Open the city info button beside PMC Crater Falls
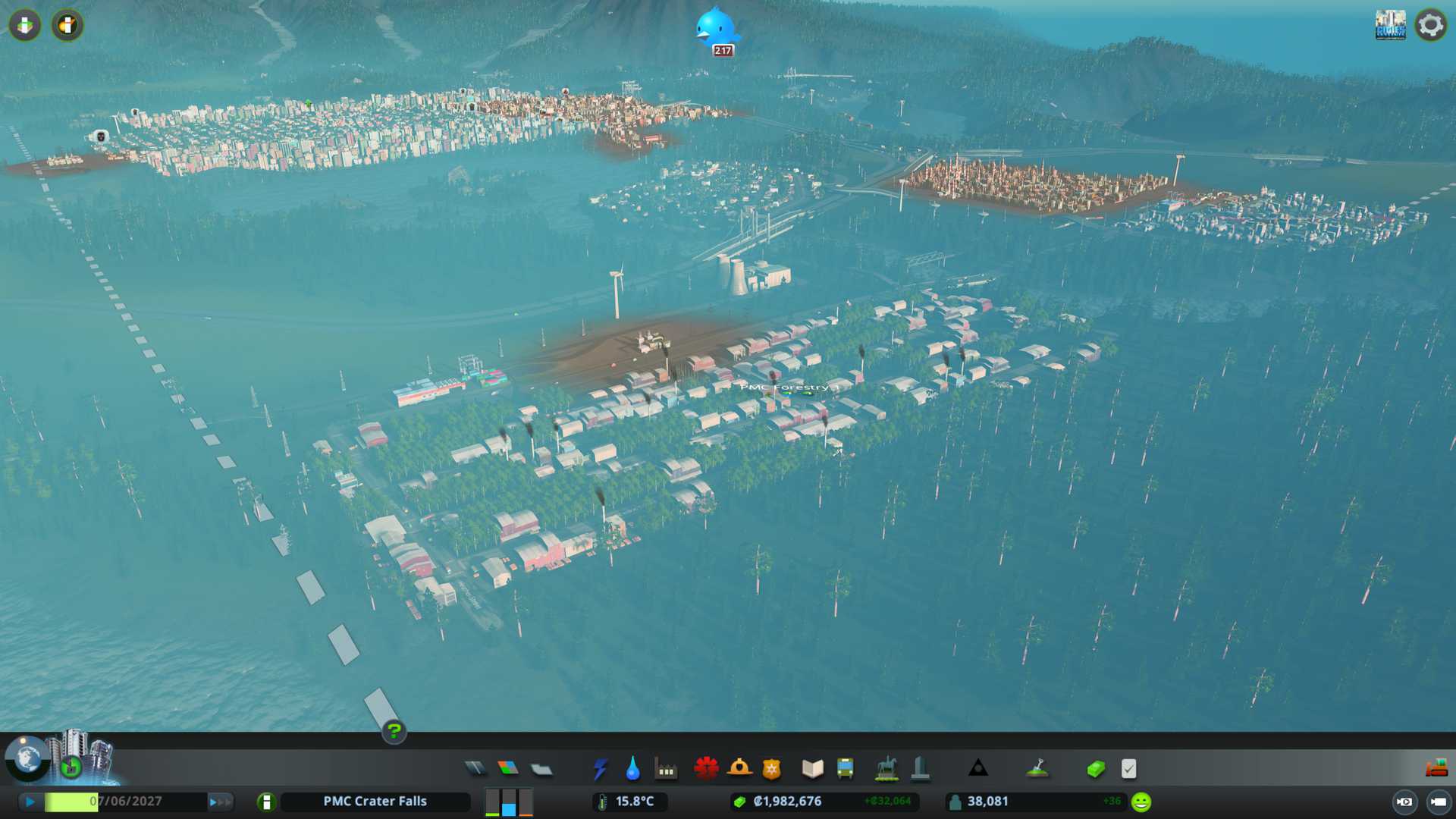The image size is (1456, 819). [x=266, y=802]
